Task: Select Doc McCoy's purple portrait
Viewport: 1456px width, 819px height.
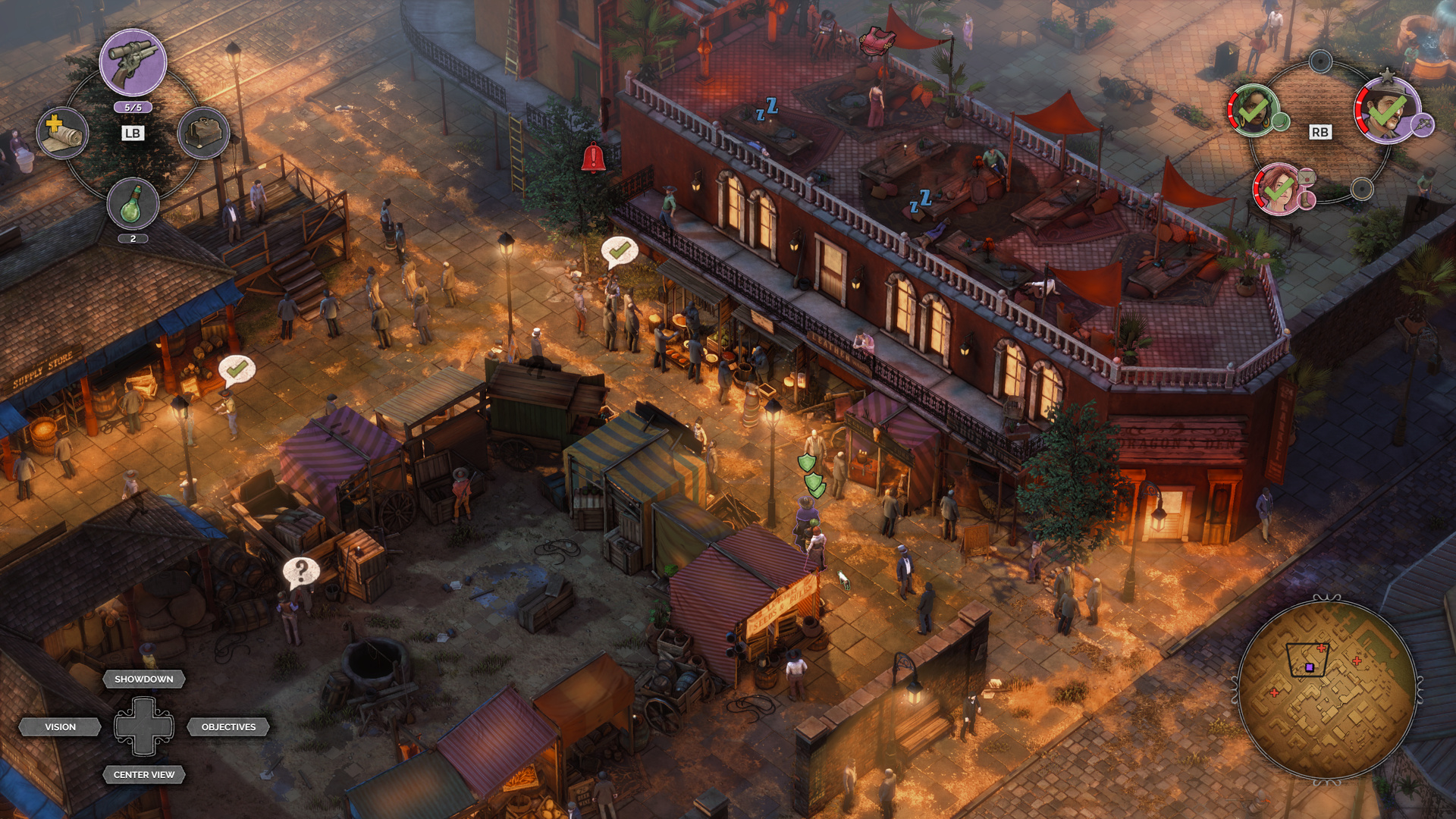Action: coord(1387,111)
